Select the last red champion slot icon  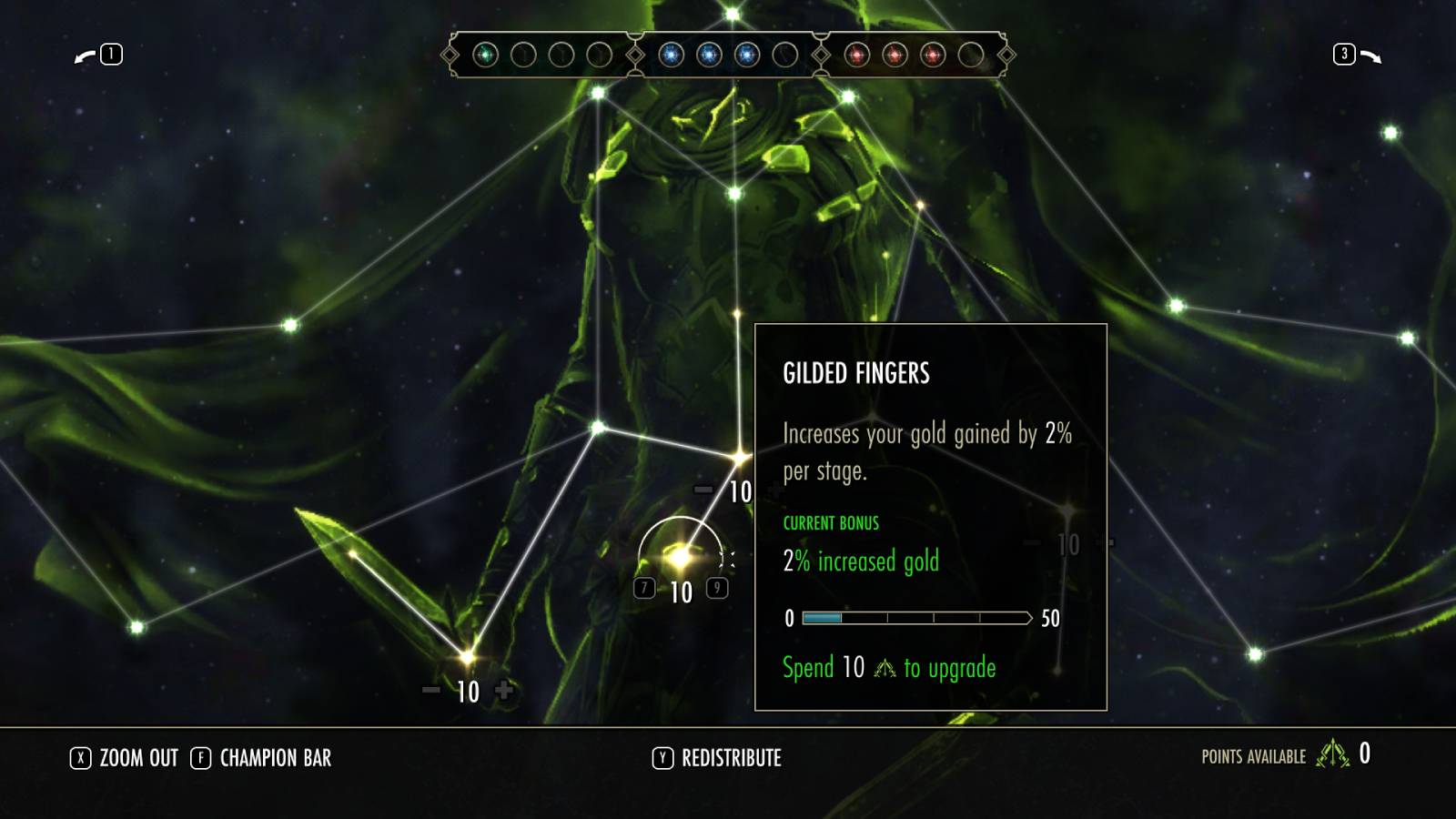tap(934, 56)
